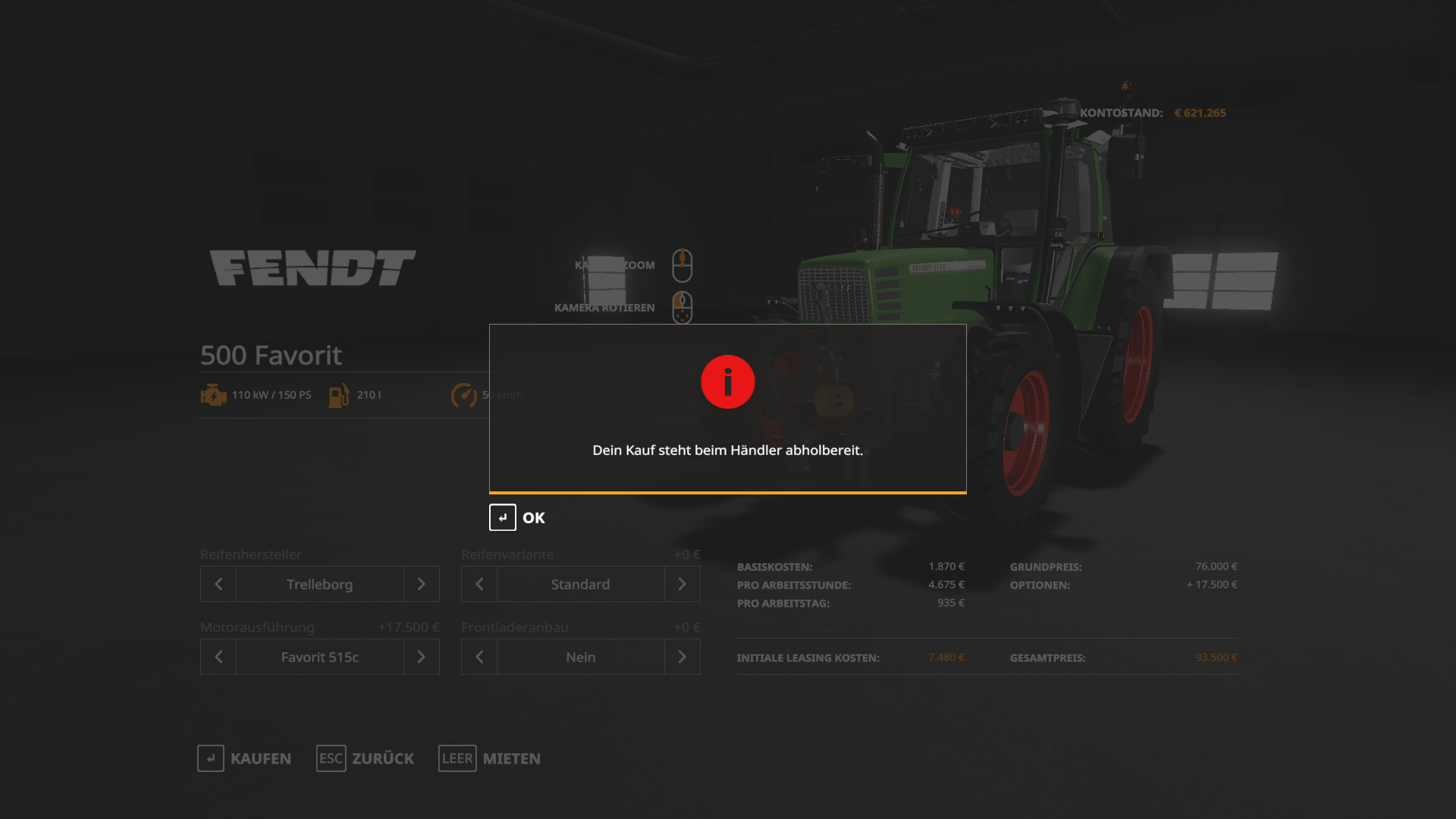
Task: Click the red information icon in dialog
Action: pyautogui.click(x=727, y=381)
